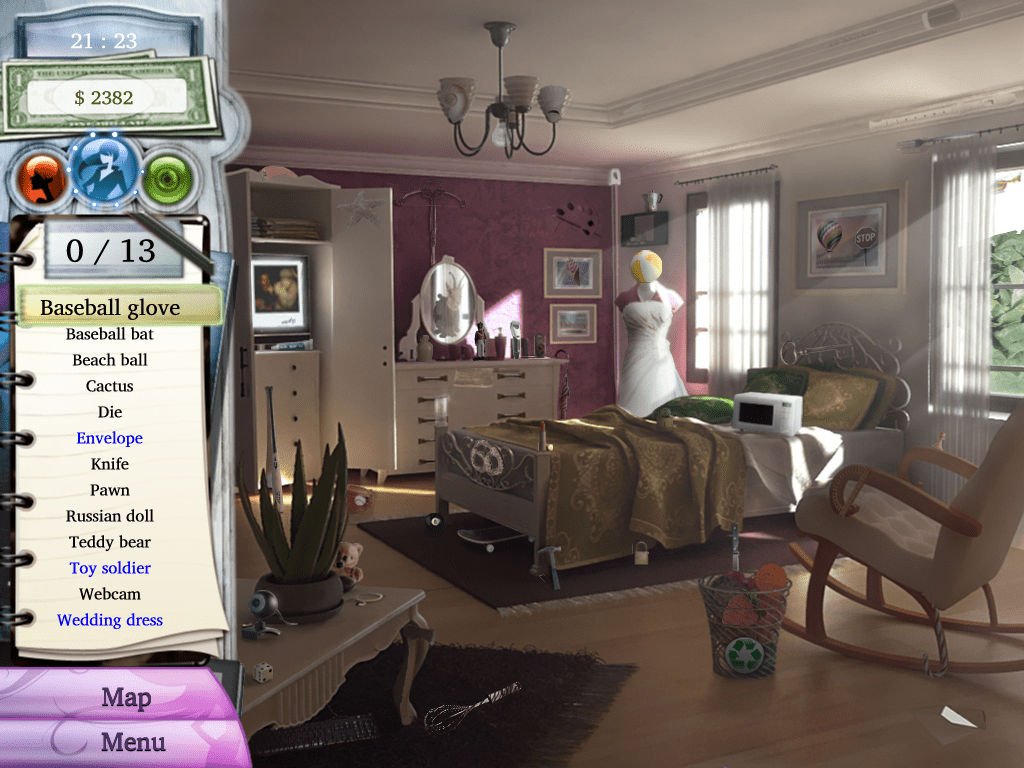1024x768 pixels.
Task: Select Baseball glove in the item list
Action: point(110,307)
